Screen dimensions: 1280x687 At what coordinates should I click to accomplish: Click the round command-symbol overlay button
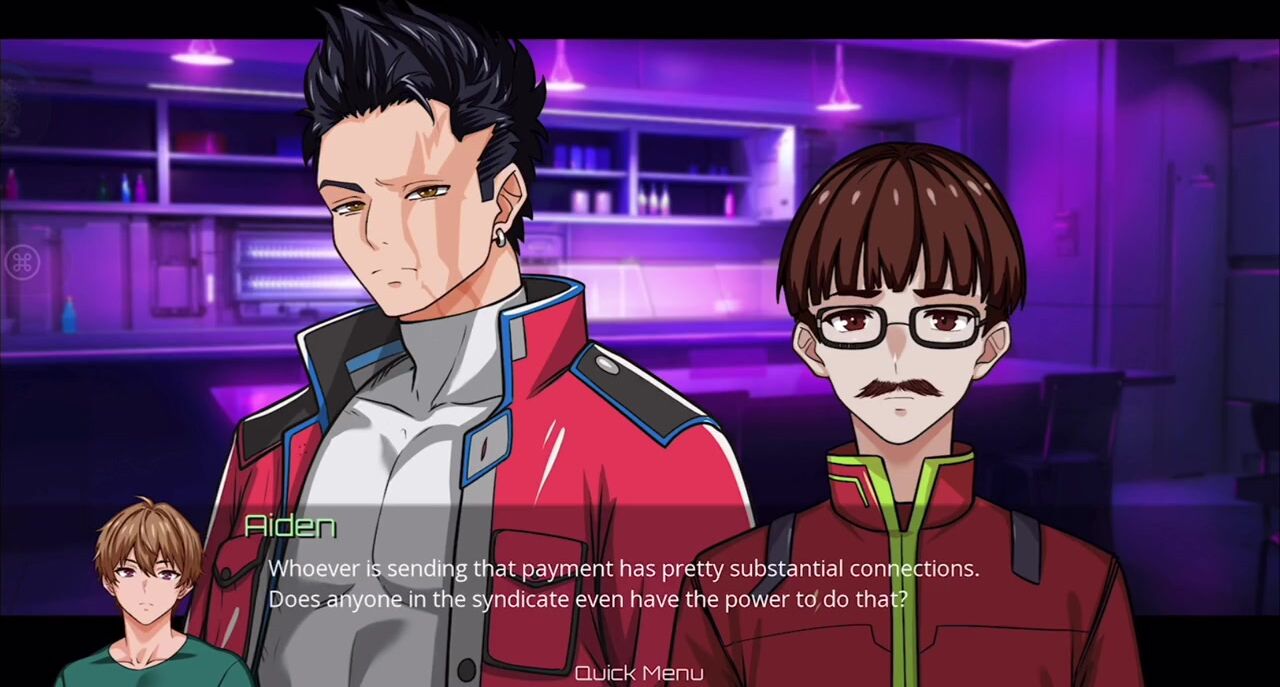pos(21,263)
